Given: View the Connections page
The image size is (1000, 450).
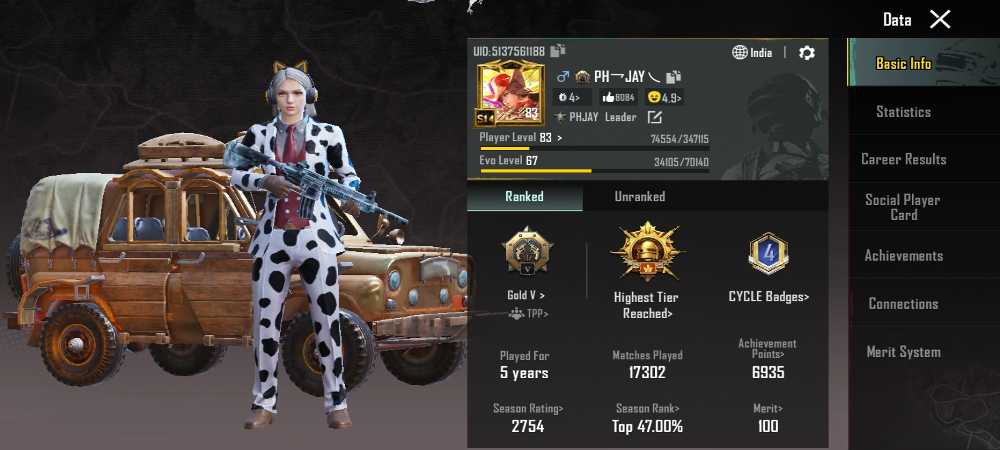Looking at the screenshot, I should [x=903, y=304].
